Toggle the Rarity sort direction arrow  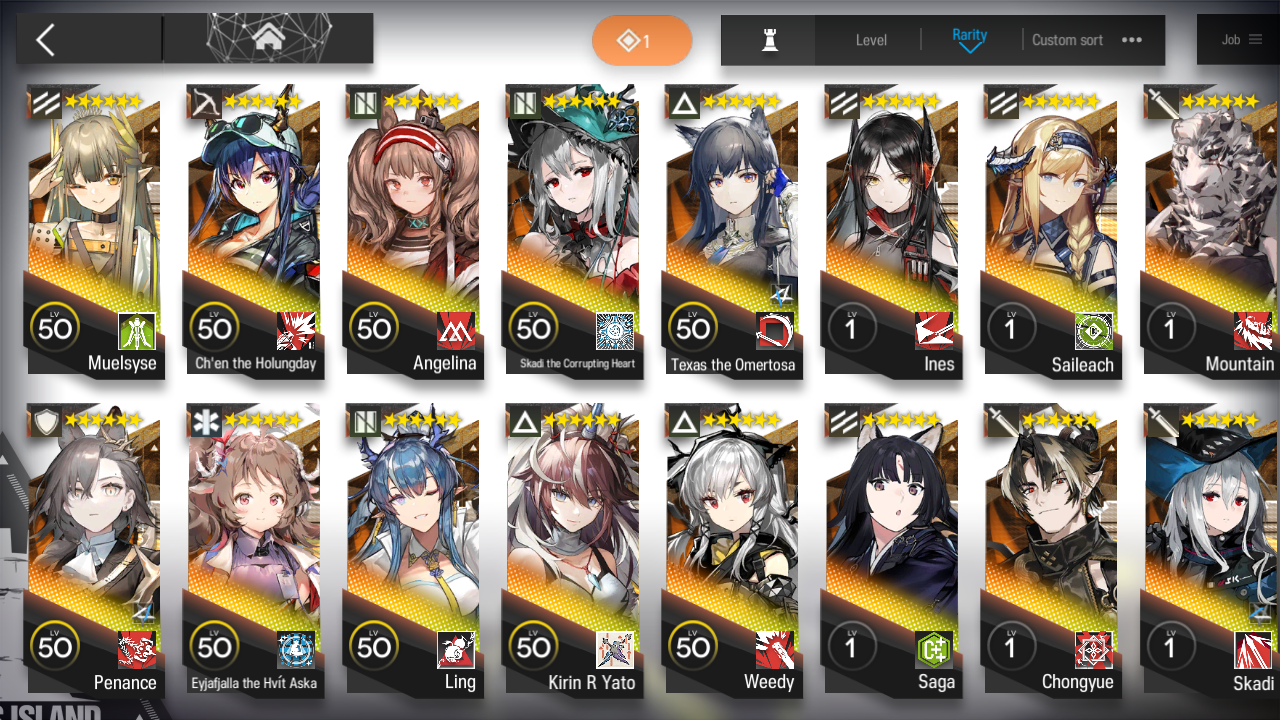(x=969, y=46)
